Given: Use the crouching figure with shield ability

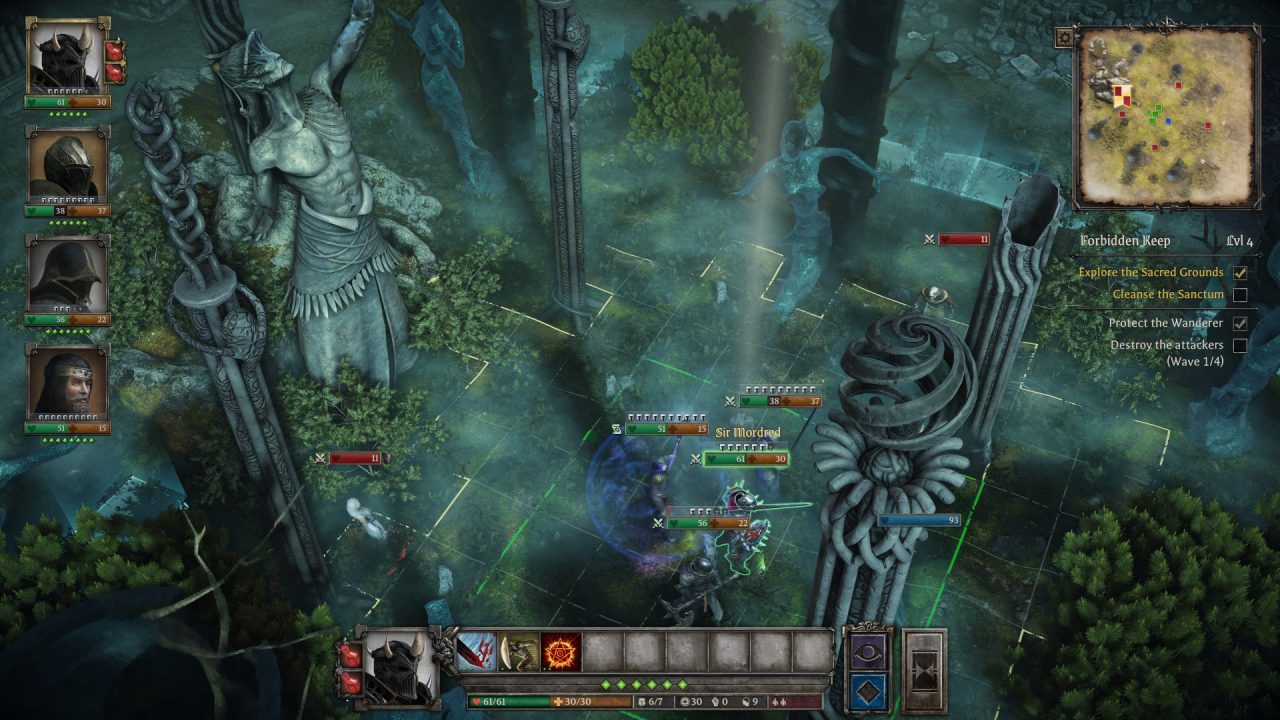Looking at the screenshot, I should (x=519, y=652).
